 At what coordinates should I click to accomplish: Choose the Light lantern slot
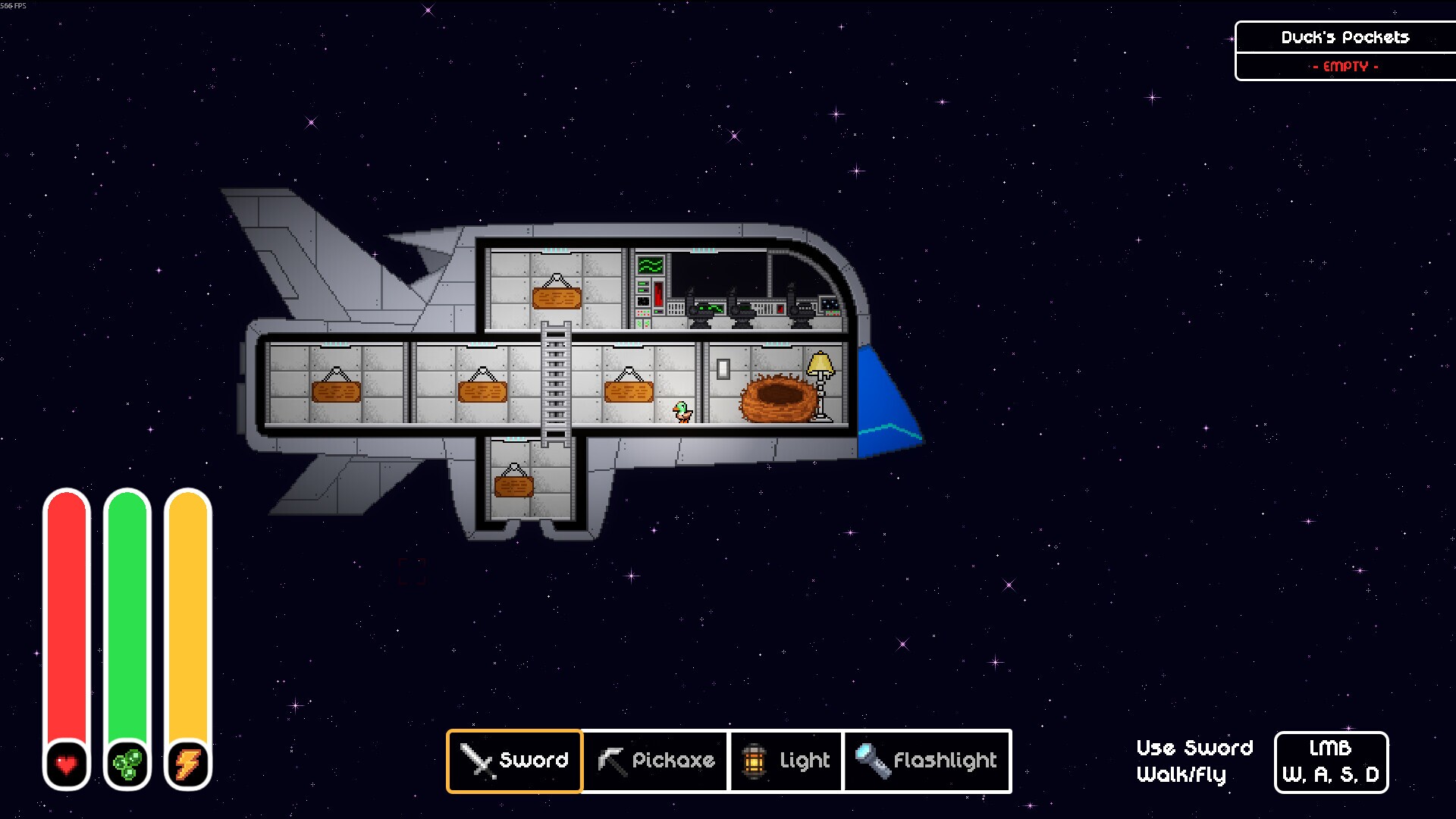click(x=786, y=761)
